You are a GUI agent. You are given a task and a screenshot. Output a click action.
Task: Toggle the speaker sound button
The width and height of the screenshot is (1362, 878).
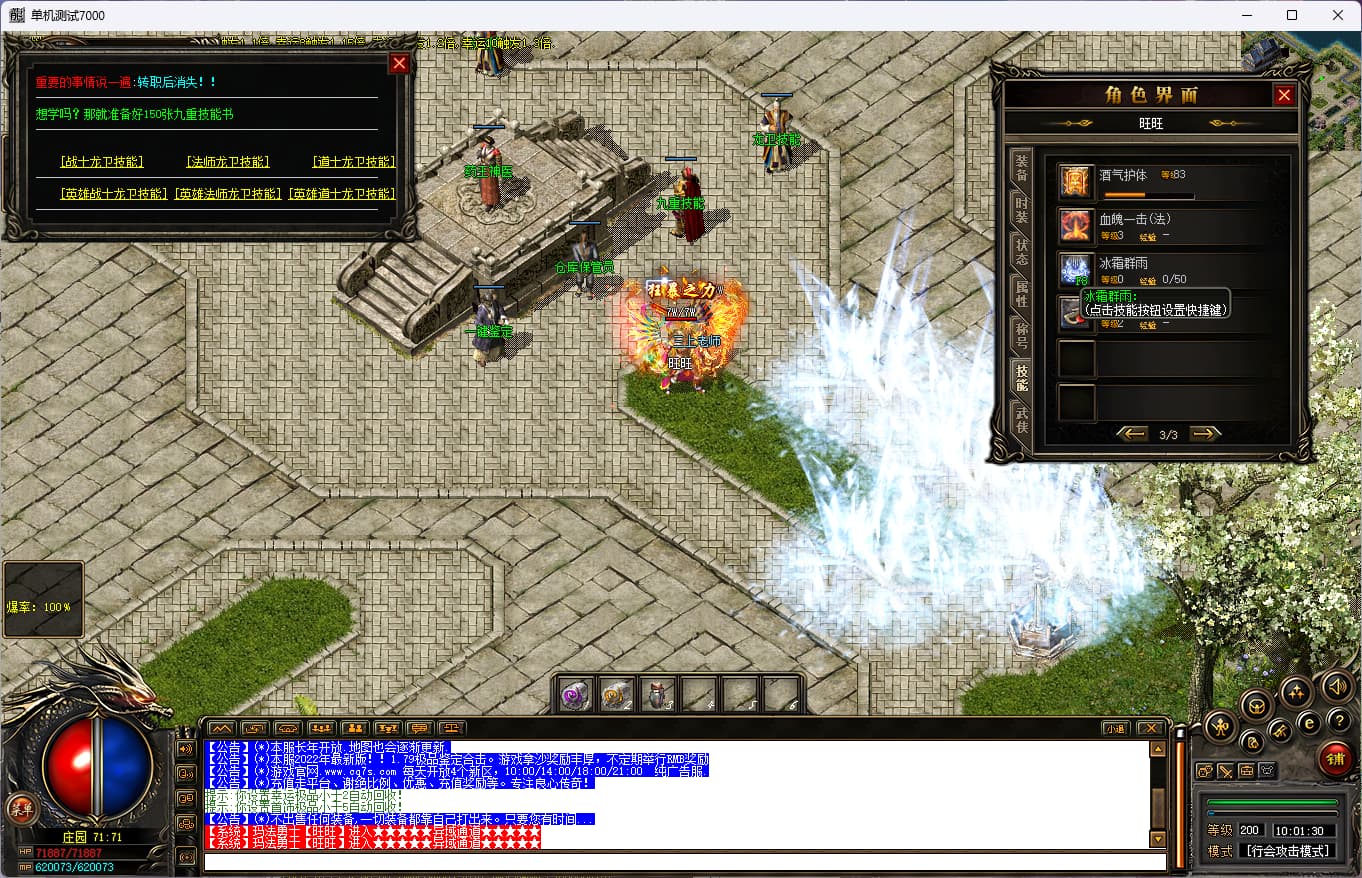[1337, 686]
